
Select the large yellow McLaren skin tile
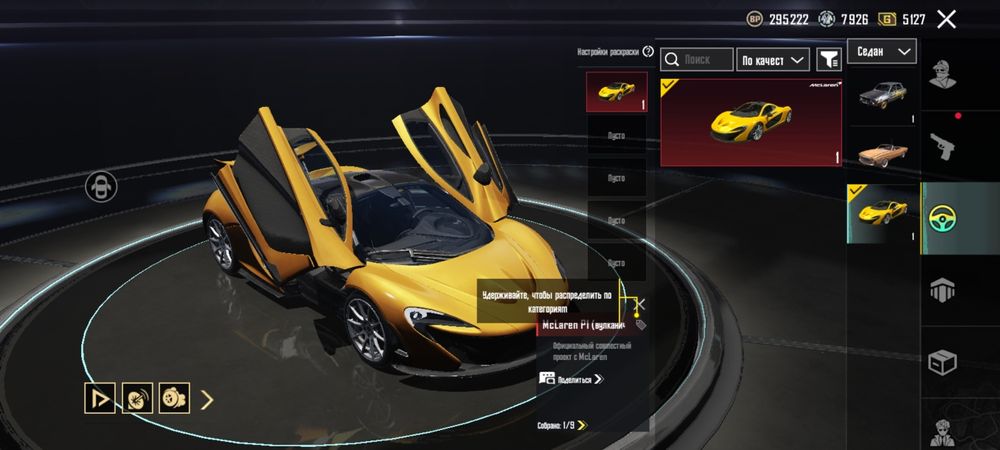tap(750, 122)
